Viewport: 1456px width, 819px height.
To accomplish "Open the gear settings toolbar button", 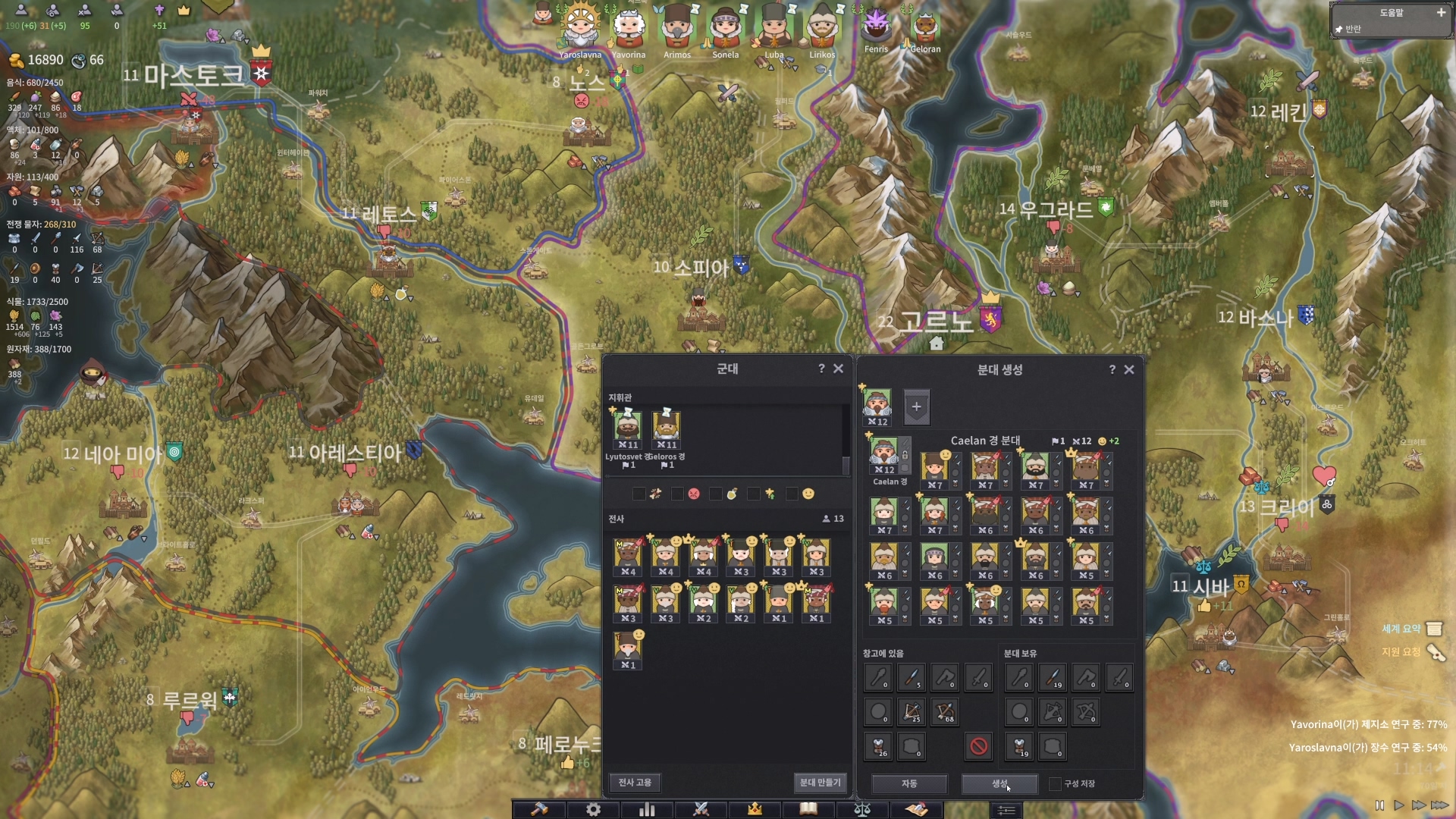I will tap(594, 809).
